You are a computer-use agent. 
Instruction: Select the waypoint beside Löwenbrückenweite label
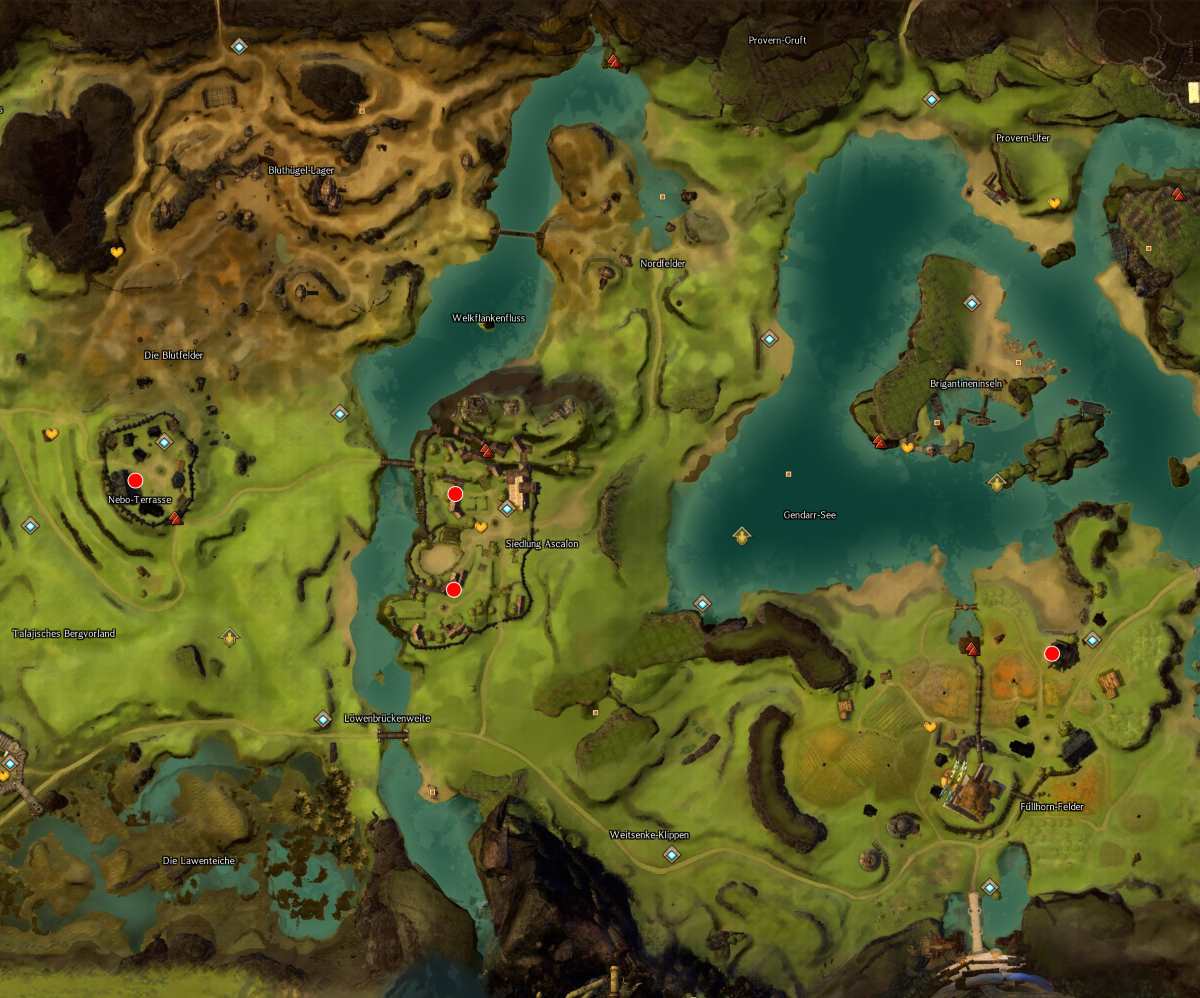pos(322,719)
